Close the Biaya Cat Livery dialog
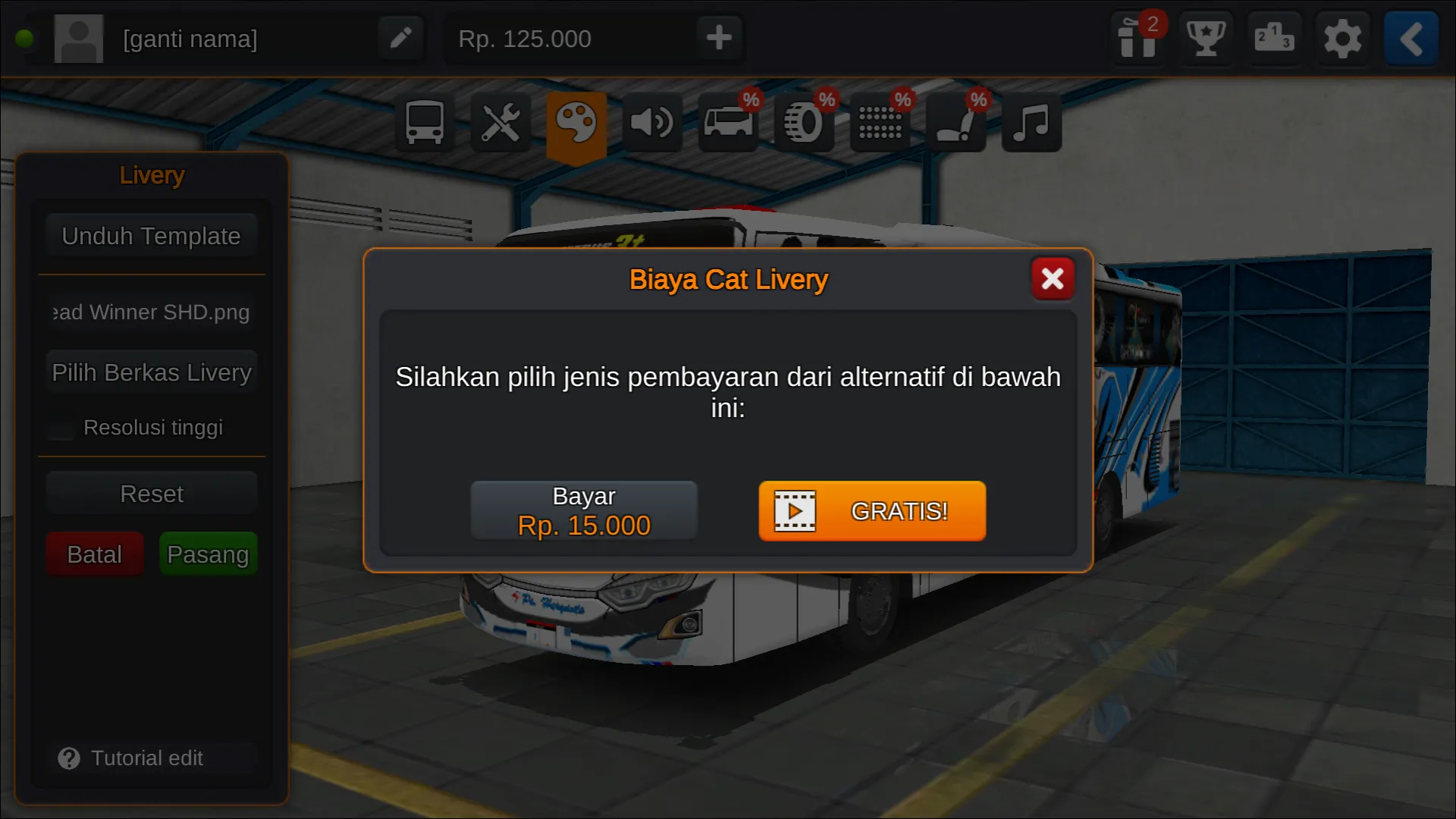This screenshot has height=819, width=1456. pos(1053,278)
